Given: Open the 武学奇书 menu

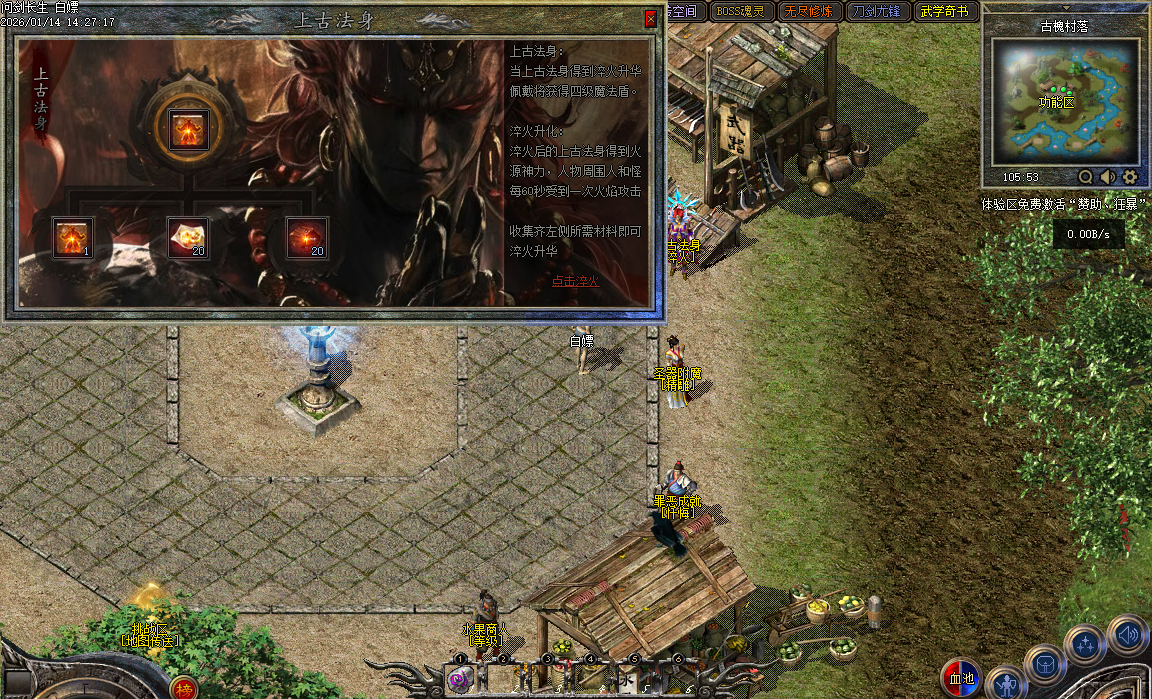Looking at the screenshot, I should [x=944, y=12].
